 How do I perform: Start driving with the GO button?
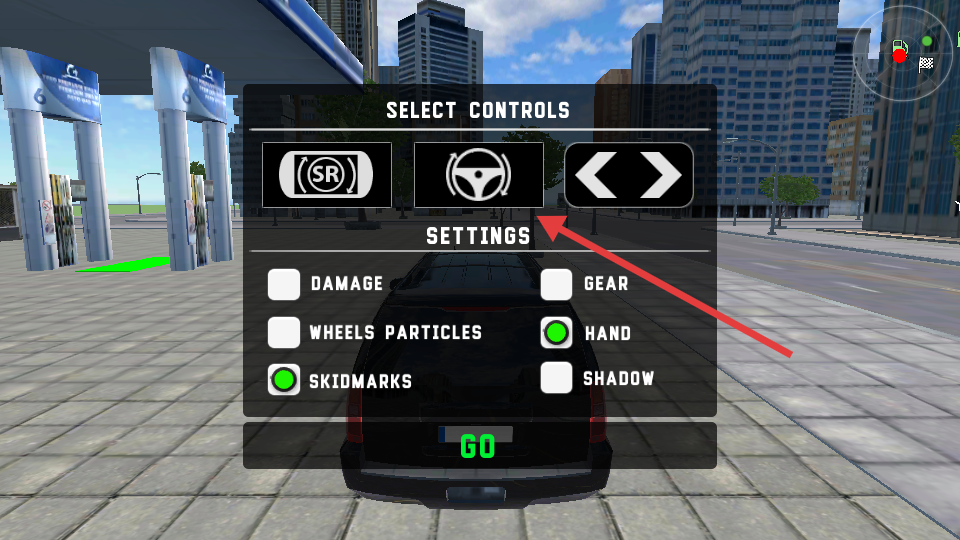click(x=479, y=446)
